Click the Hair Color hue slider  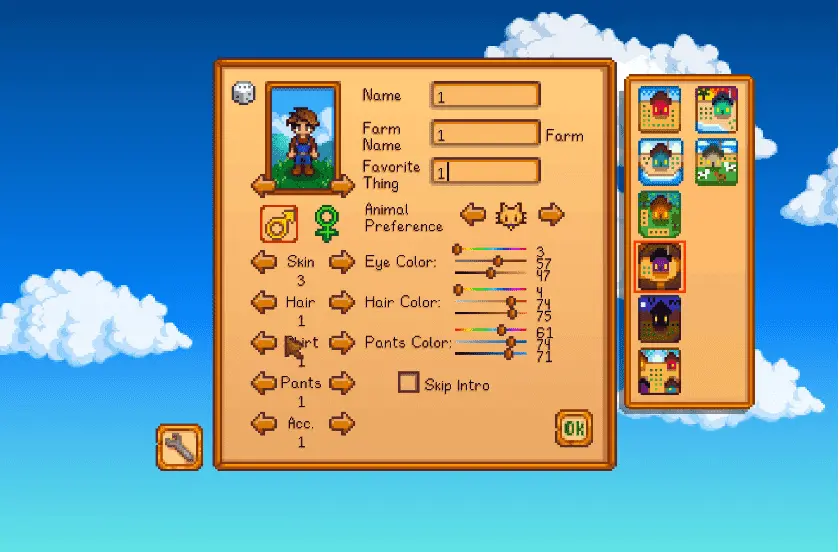pos(490,290)
